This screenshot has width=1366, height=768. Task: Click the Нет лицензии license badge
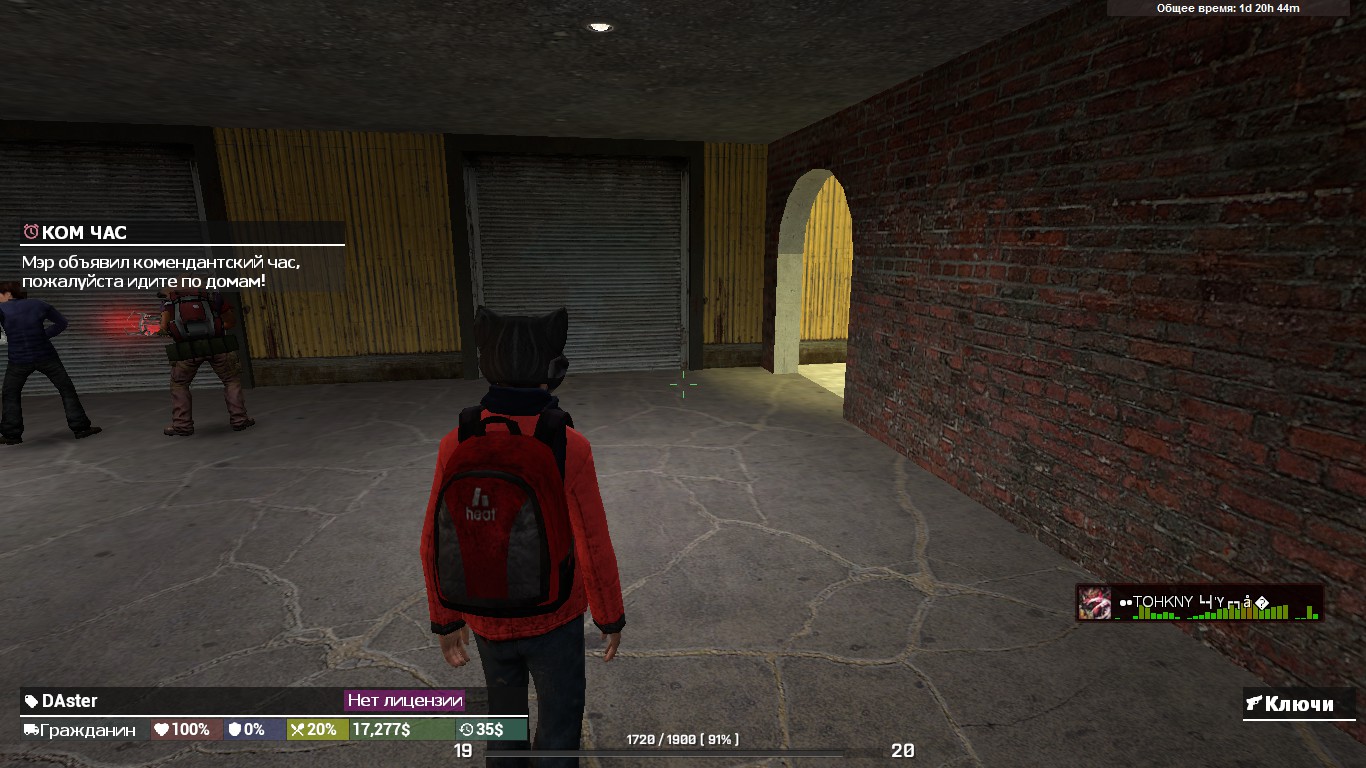point(404,700)
